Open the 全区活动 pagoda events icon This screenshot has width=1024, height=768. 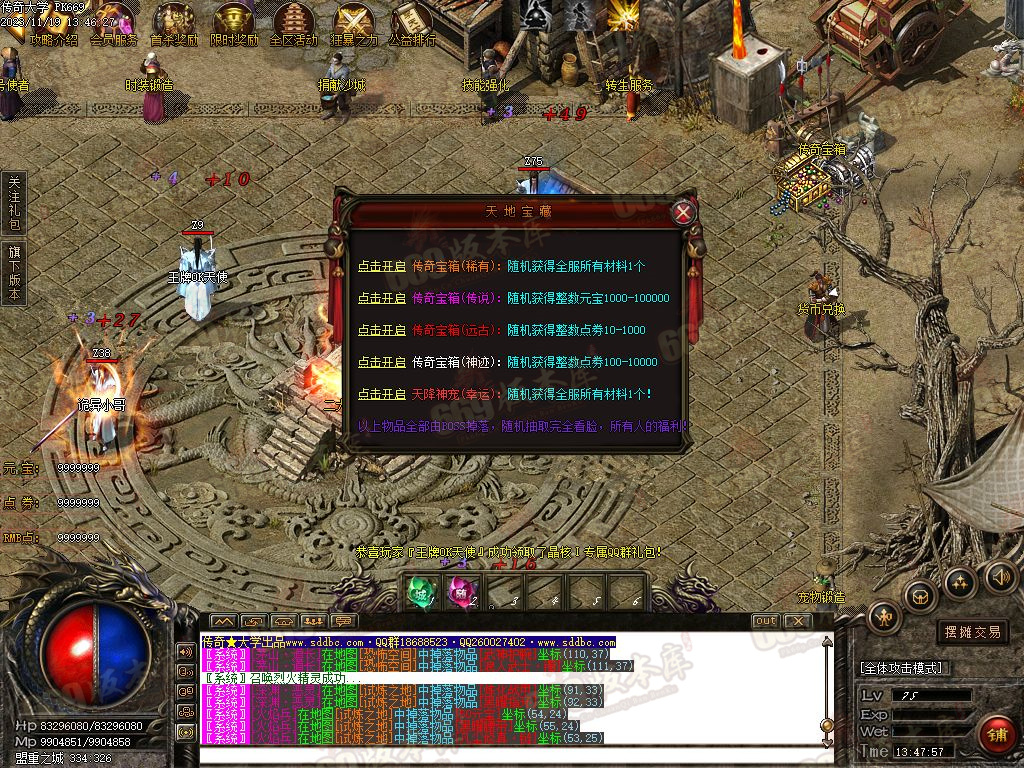pos(293,22)
